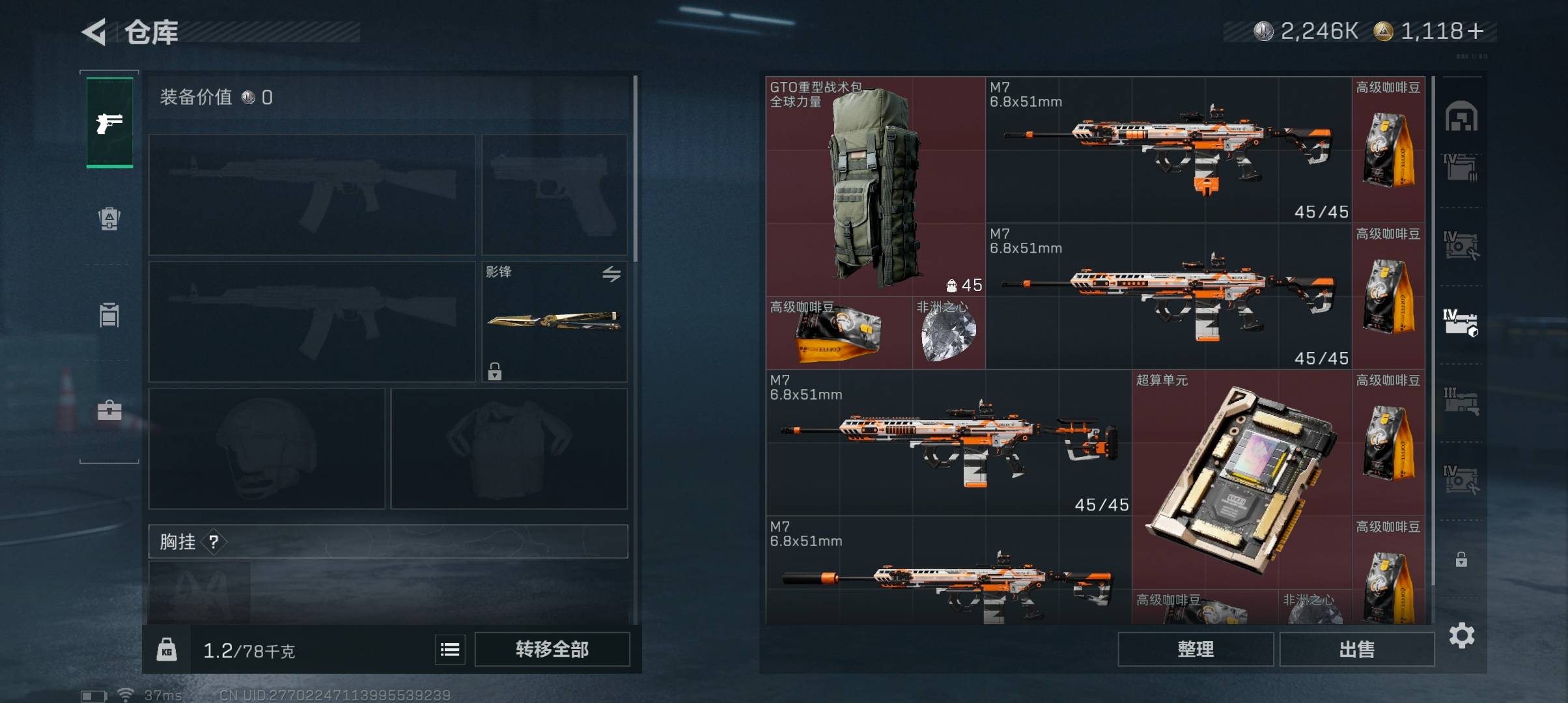The width and height of the screenshot is (1568, 703).
Task: Open the home-shaped stash tab
Action: 1461,117
